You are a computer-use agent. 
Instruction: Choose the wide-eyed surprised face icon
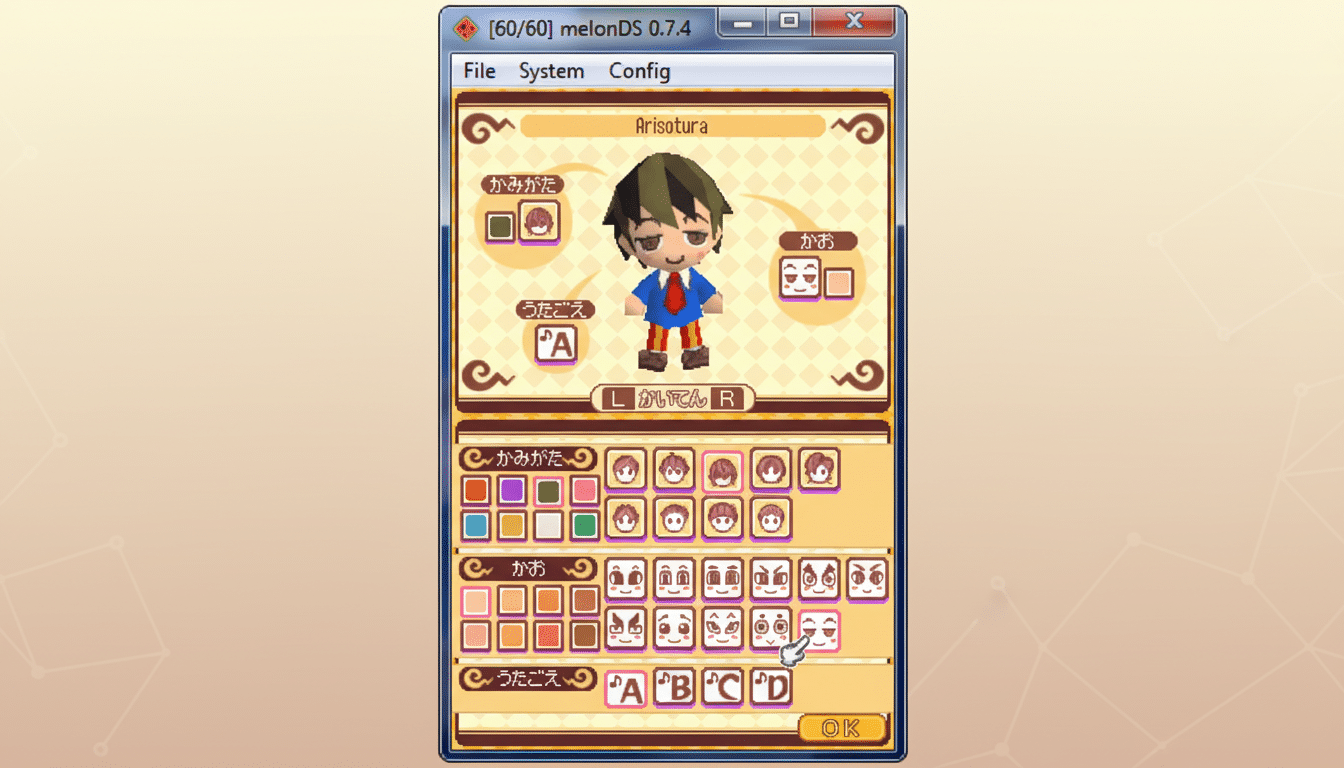(x=770, y=630)
